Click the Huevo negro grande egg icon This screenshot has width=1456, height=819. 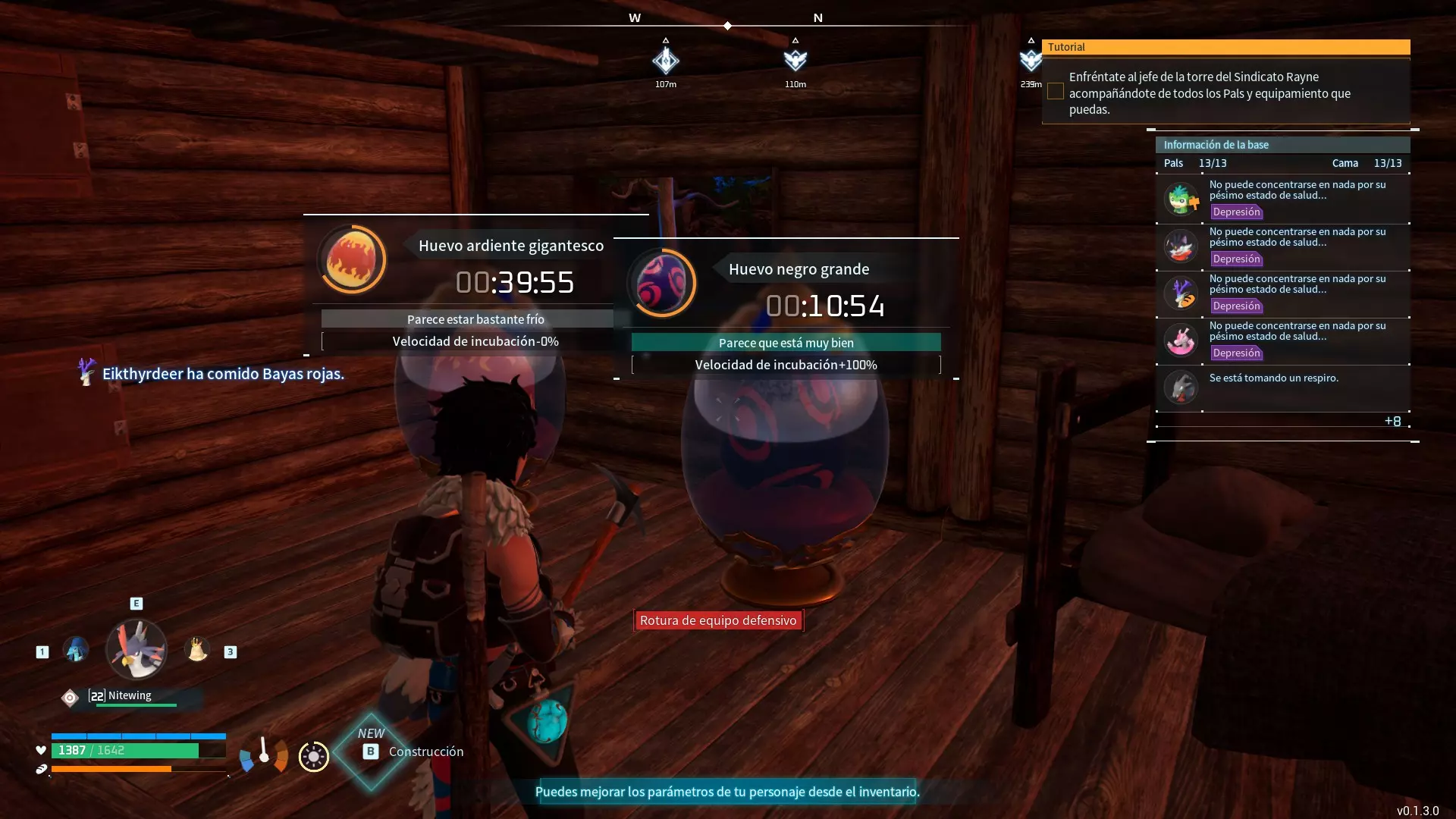(661, 283)
